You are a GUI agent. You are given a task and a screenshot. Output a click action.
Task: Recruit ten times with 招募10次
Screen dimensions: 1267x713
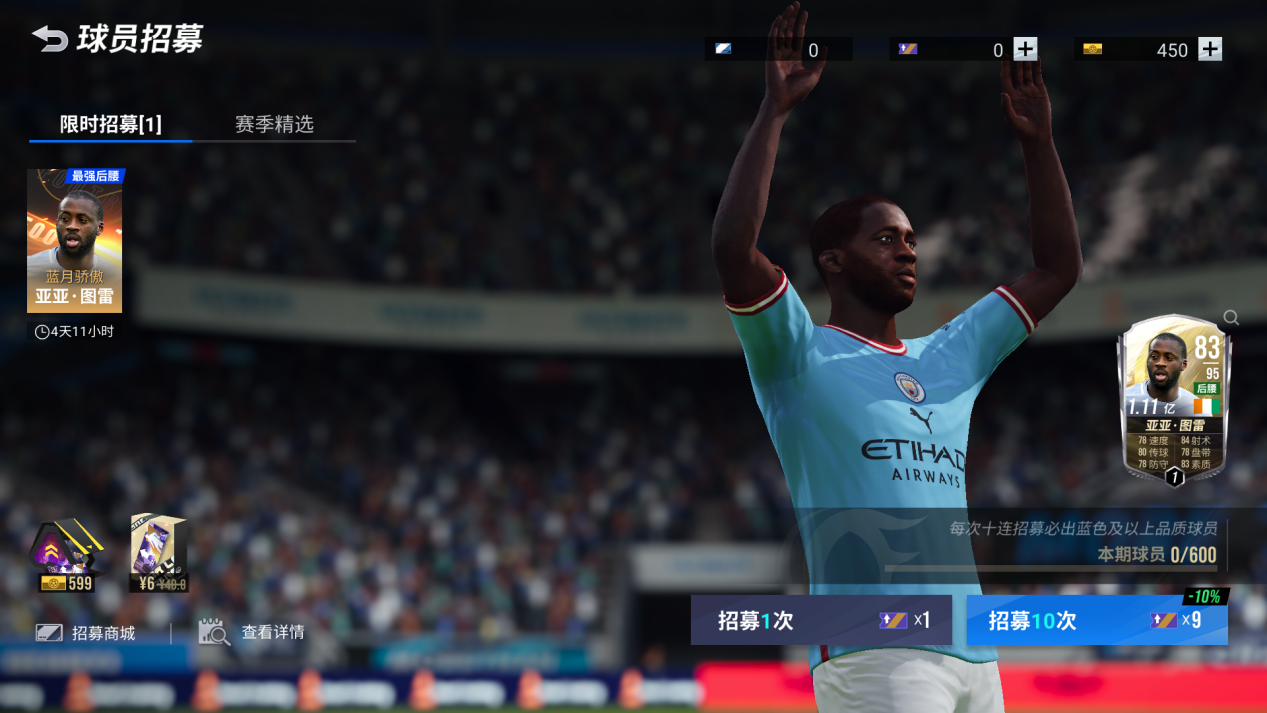tap(1096, 620)
